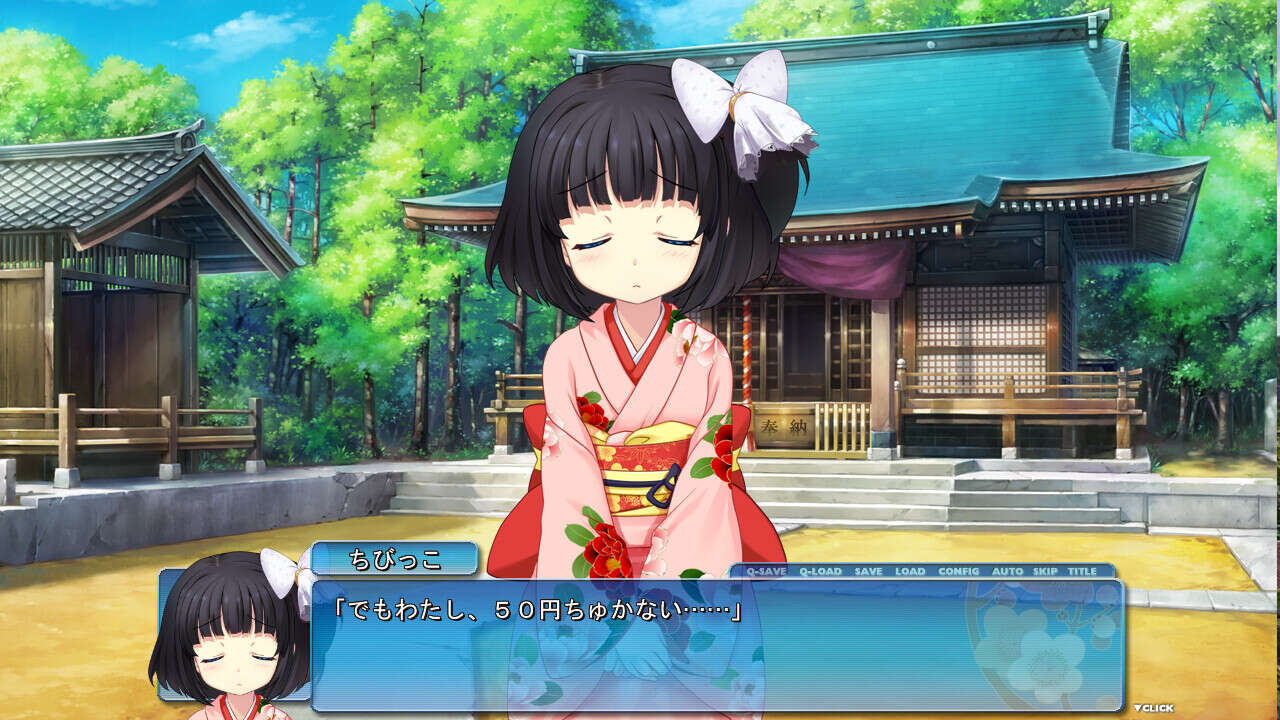Return to the TITLE screen
The image size is (1280, 720).
coord(1082,571)
